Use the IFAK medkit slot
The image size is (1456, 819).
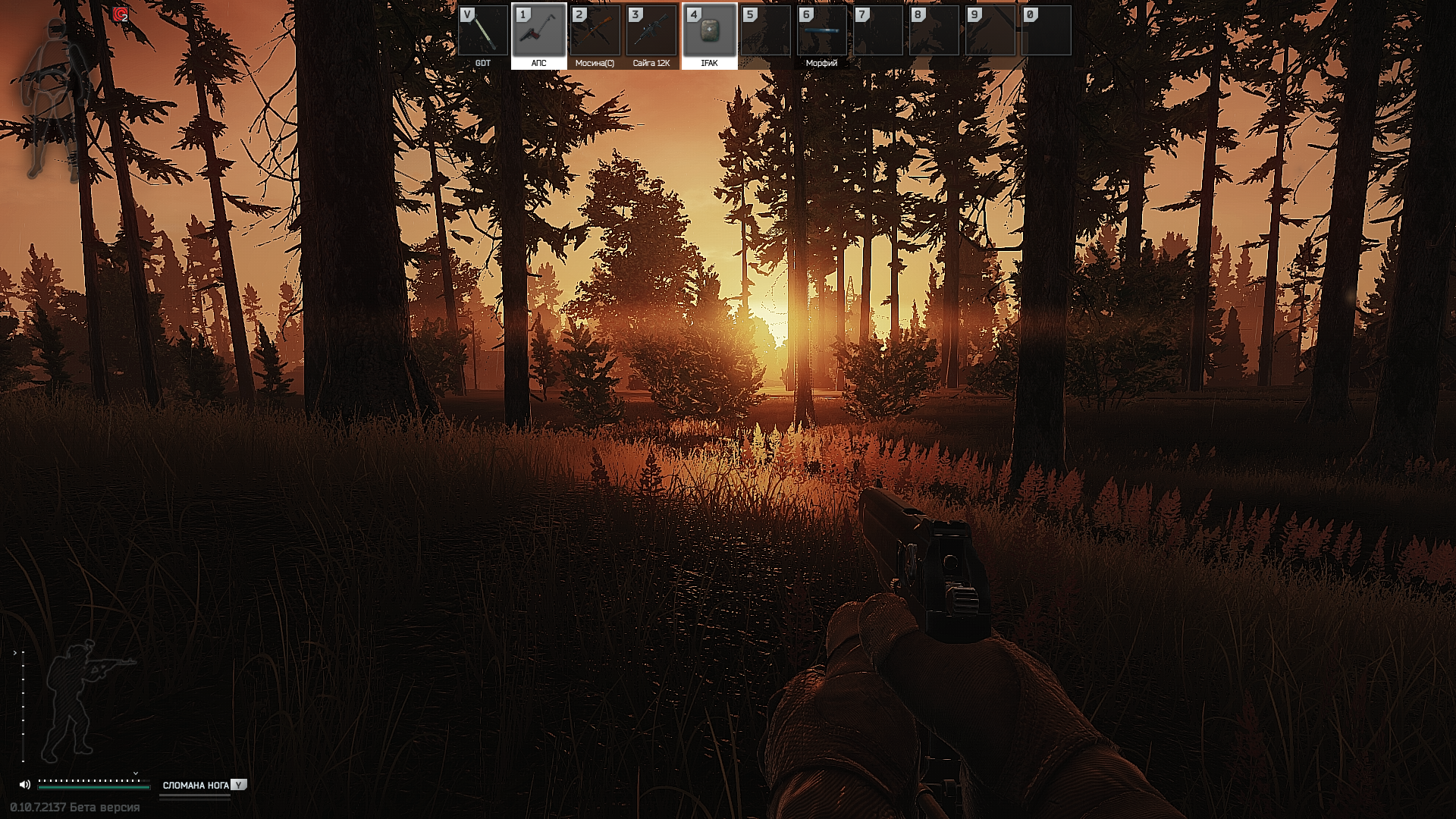pos(709,32)
